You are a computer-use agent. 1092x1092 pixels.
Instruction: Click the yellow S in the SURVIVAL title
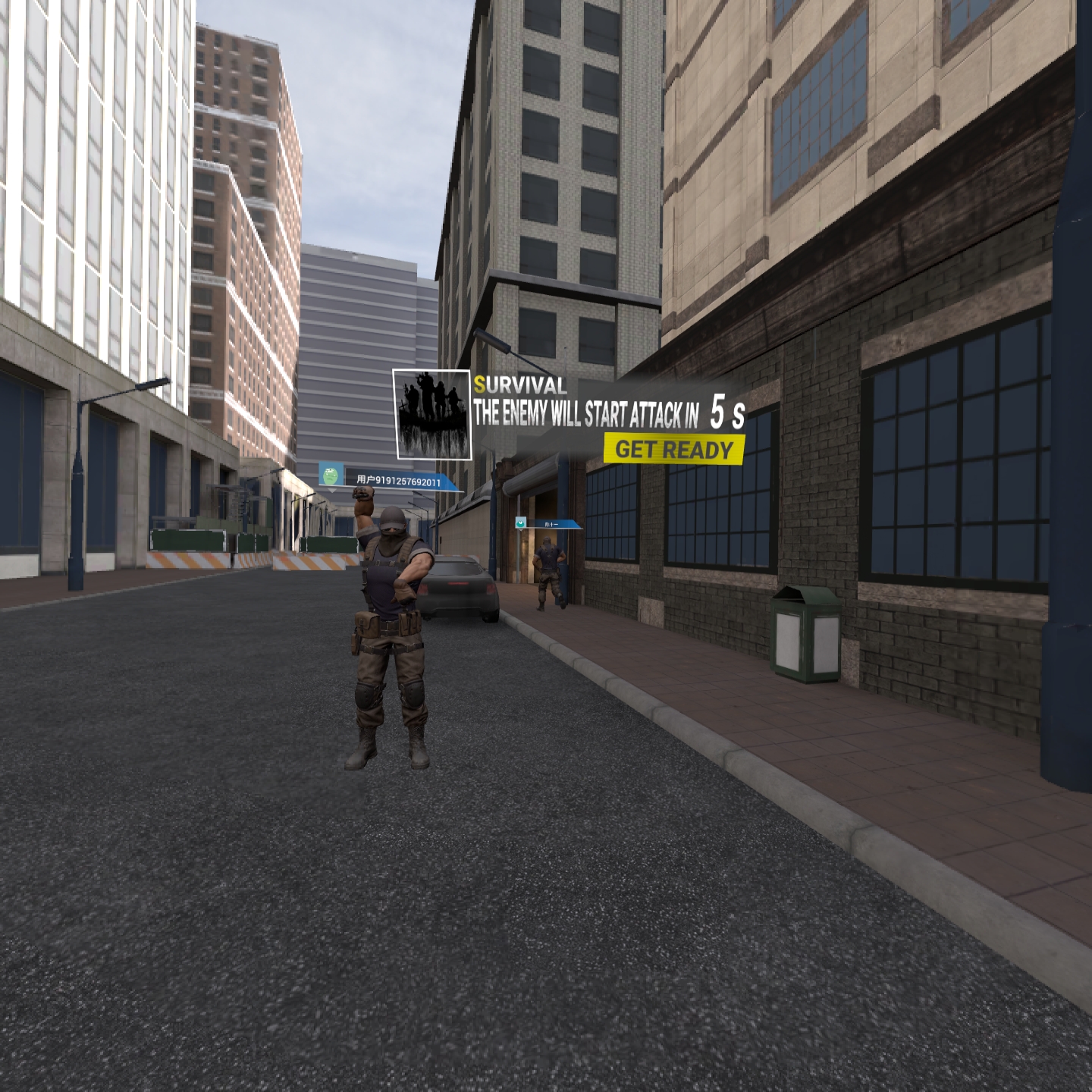click(479, 387)
